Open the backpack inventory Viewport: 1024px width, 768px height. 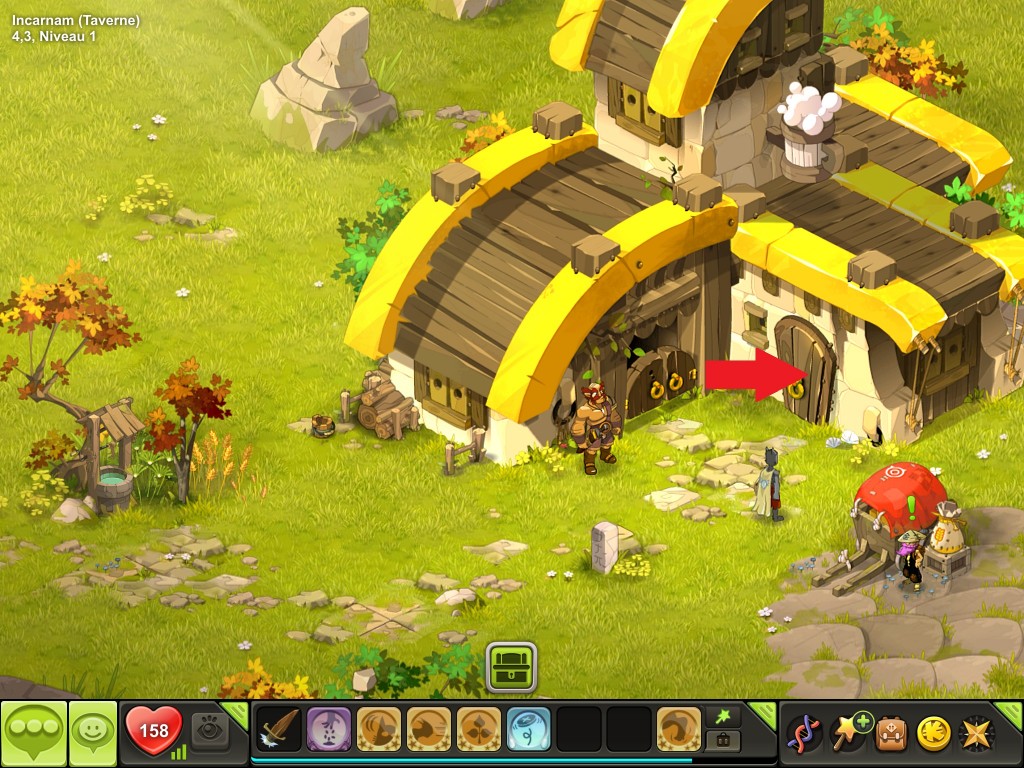click(x=891, y=733)
